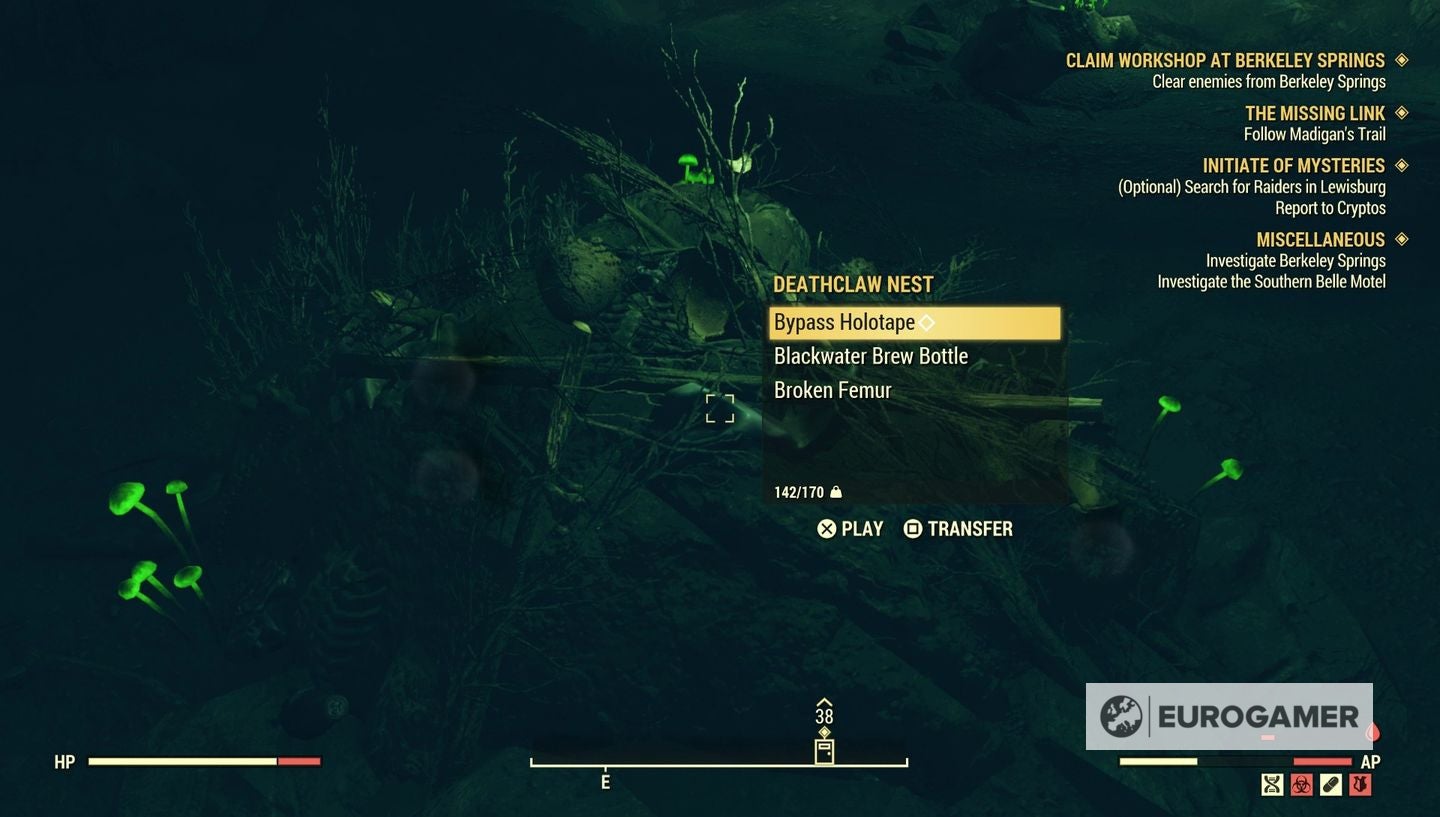Click the red armor damage status icon
Viewport: 1440px width, 817px height.
(x=1361, y=785)
